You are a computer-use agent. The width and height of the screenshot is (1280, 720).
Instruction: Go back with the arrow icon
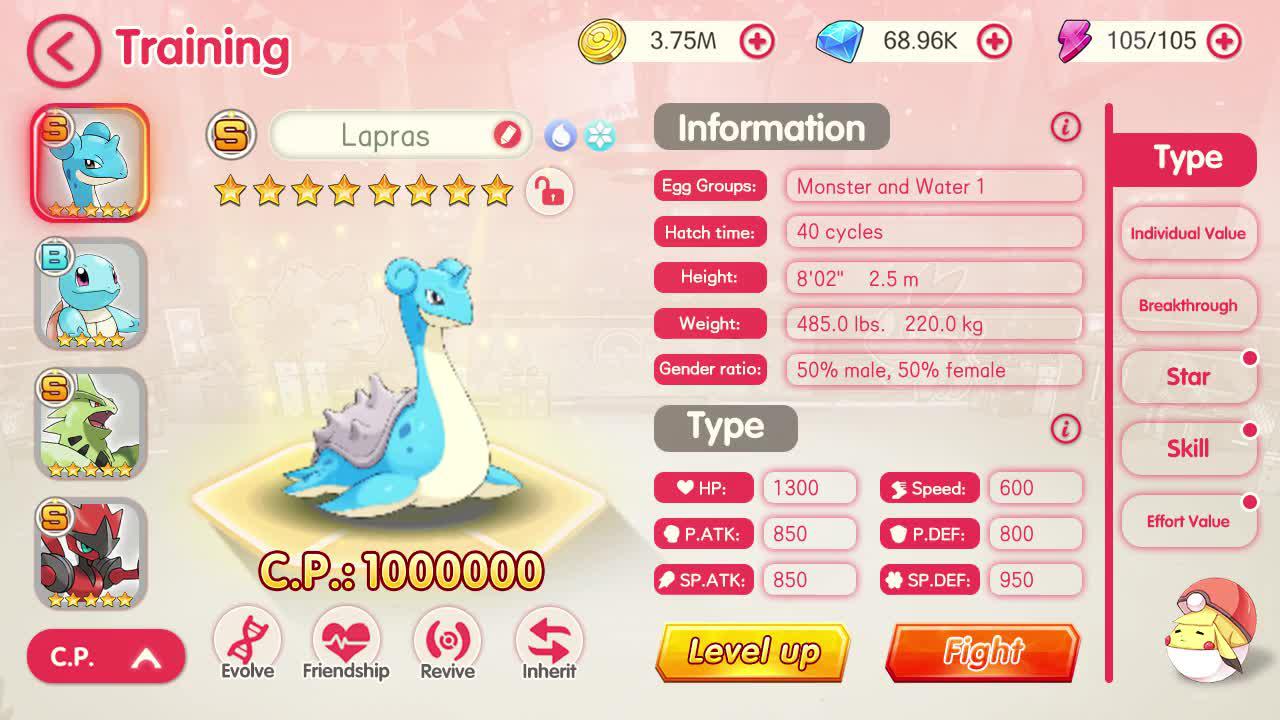(x=62, y=52)
